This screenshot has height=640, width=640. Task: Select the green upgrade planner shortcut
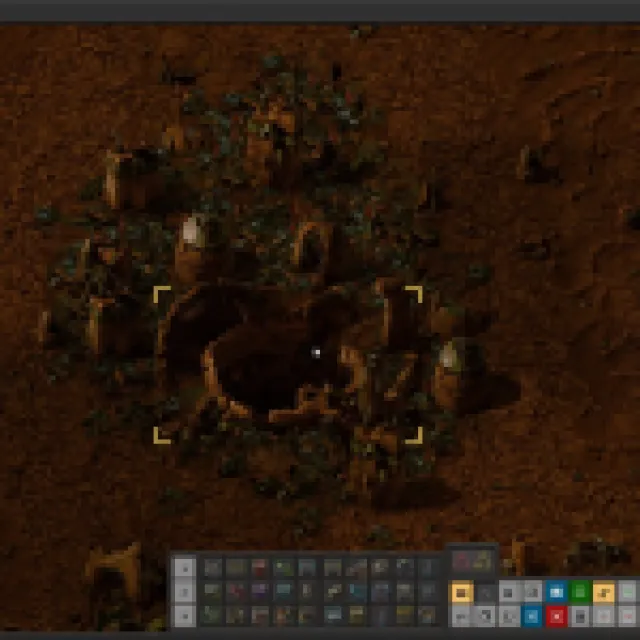click(x=580, y=592)
